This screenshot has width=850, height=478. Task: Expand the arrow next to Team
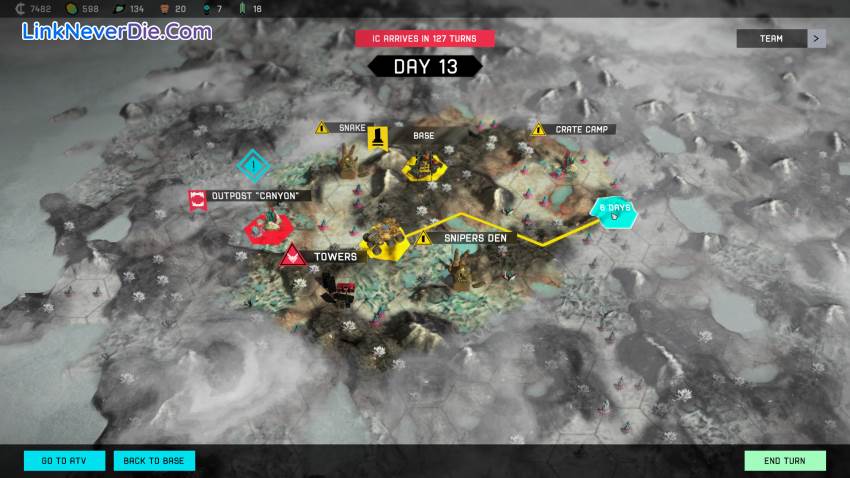[x=818, y=39]
